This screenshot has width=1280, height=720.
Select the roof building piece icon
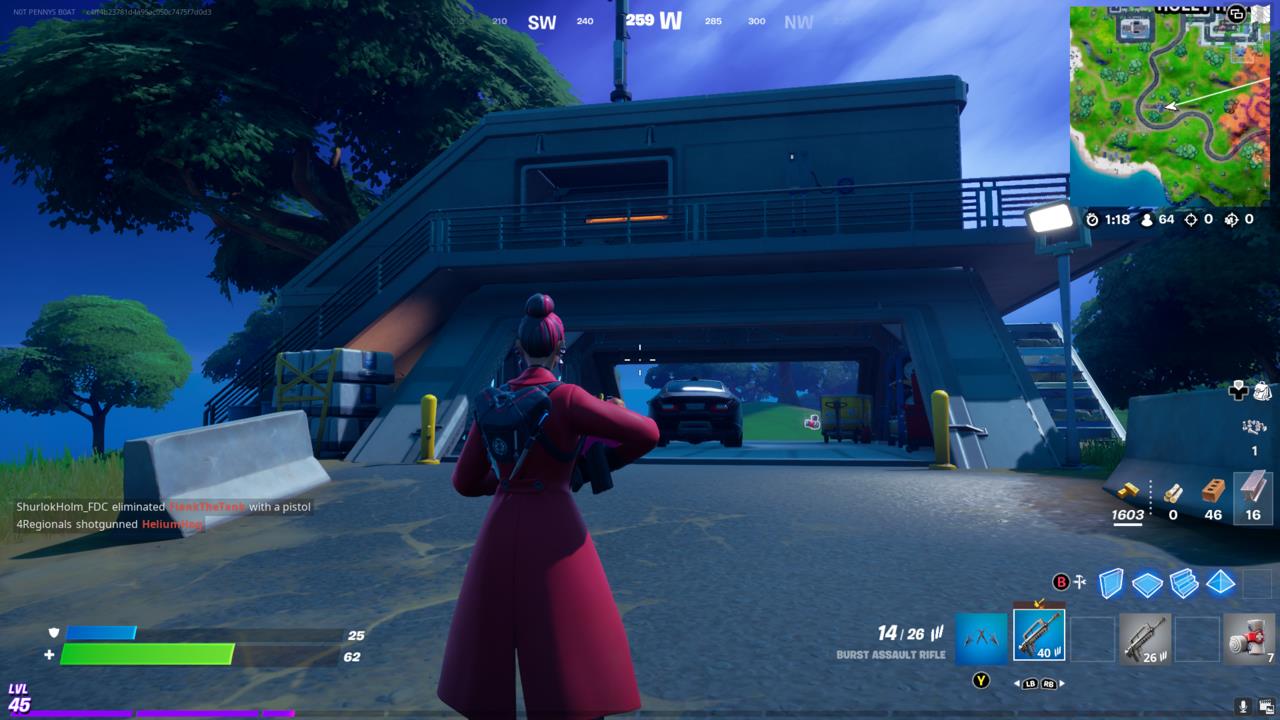(1221, 584)
